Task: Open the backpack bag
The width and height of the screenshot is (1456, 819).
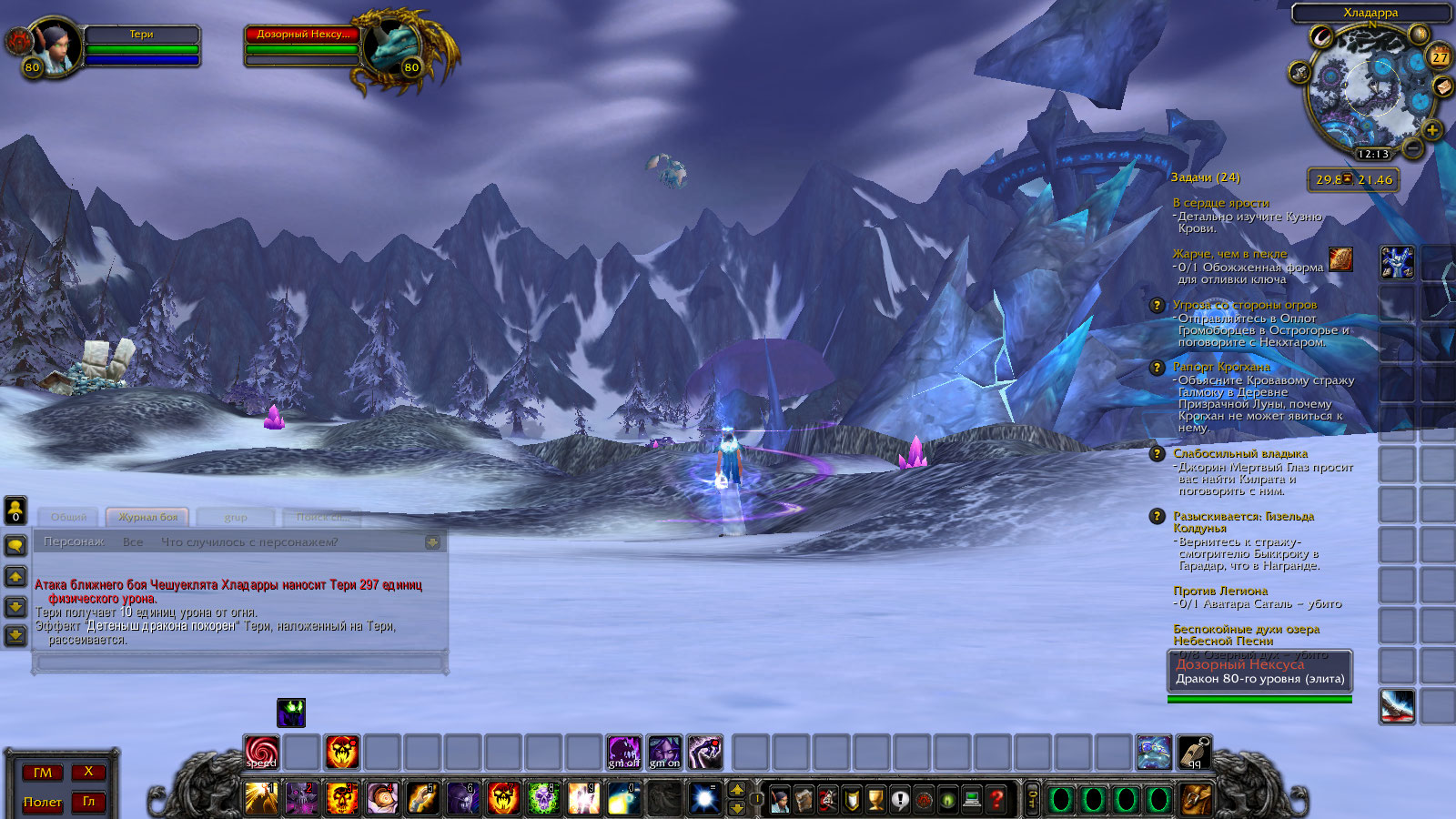Action: click(1197, 800)
